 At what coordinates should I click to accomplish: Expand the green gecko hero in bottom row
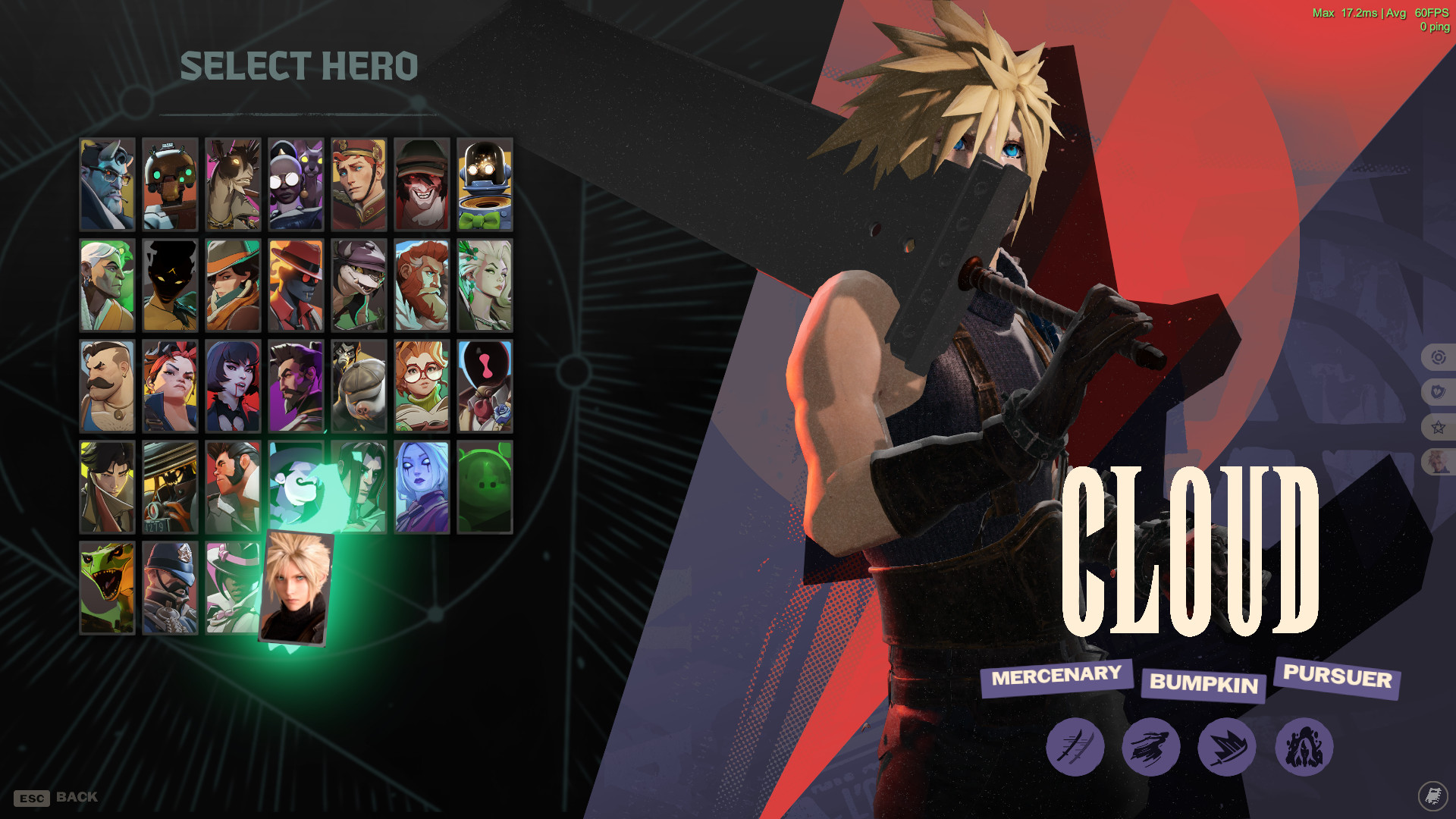[106, 588]
